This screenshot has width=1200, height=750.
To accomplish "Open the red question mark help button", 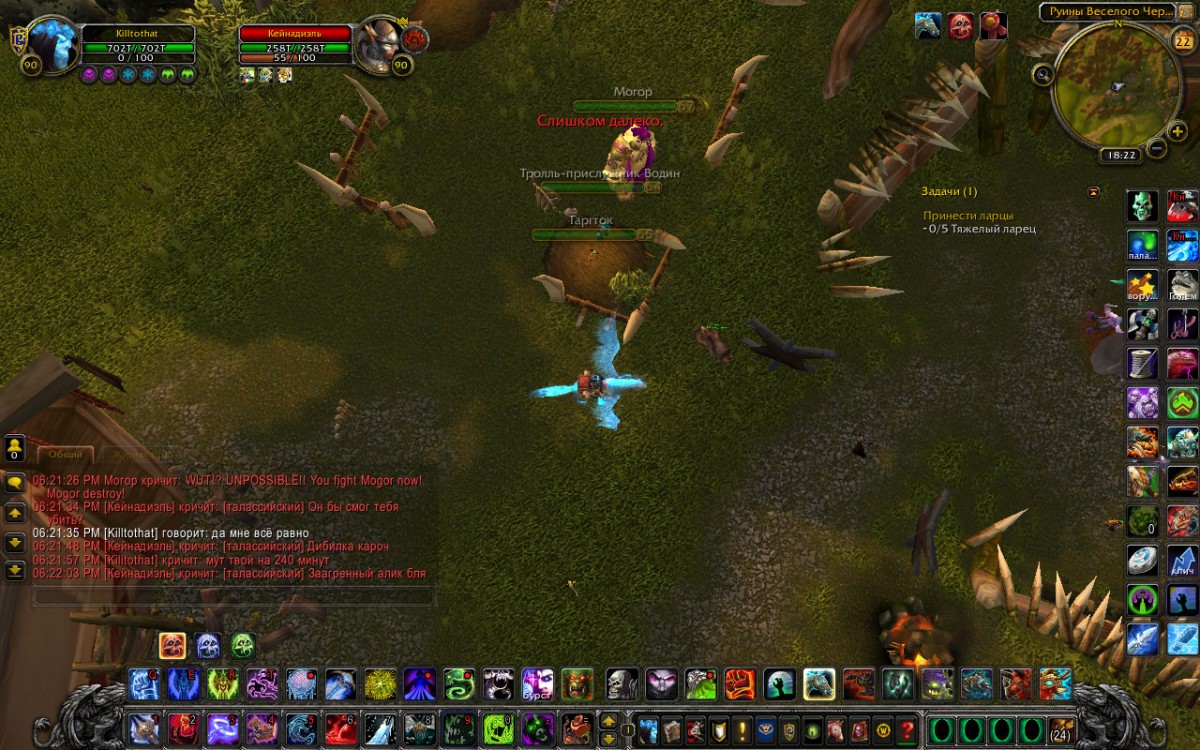I will 907,729.
